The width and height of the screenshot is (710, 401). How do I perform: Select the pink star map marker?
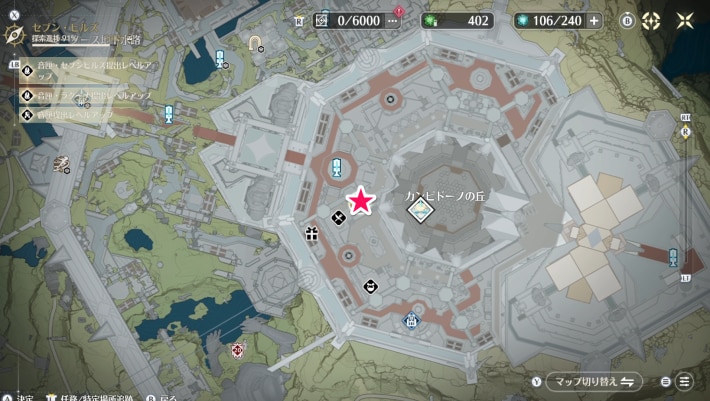tap(361, 203)
